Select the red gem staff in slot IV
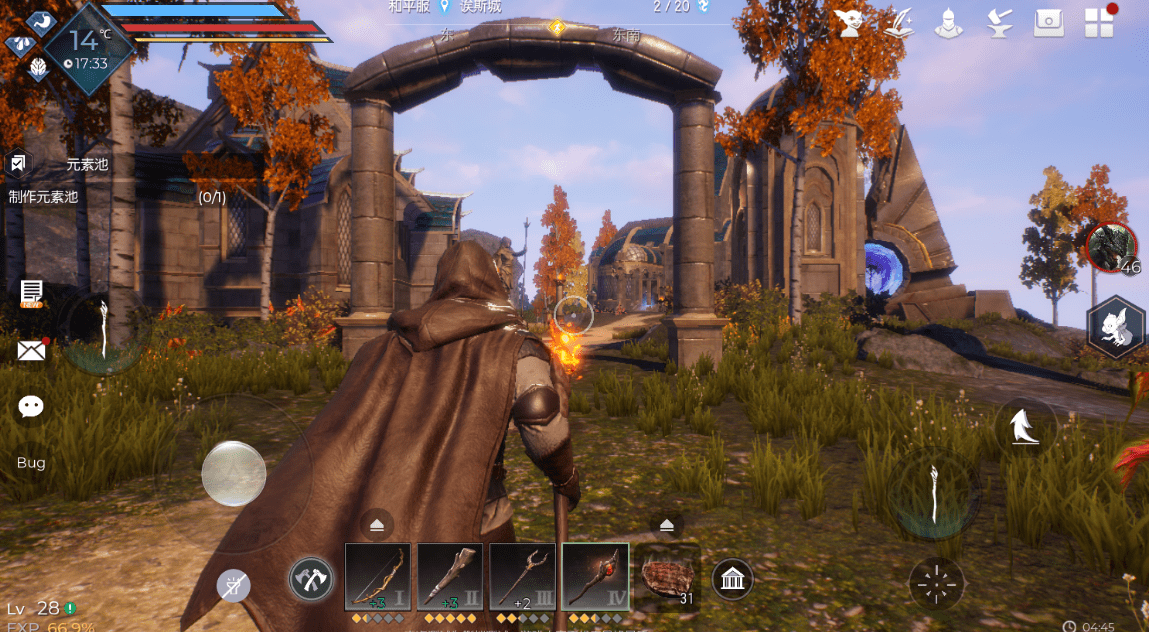Viewport: 1149px width, 632px height. click(x=595, y=577)
